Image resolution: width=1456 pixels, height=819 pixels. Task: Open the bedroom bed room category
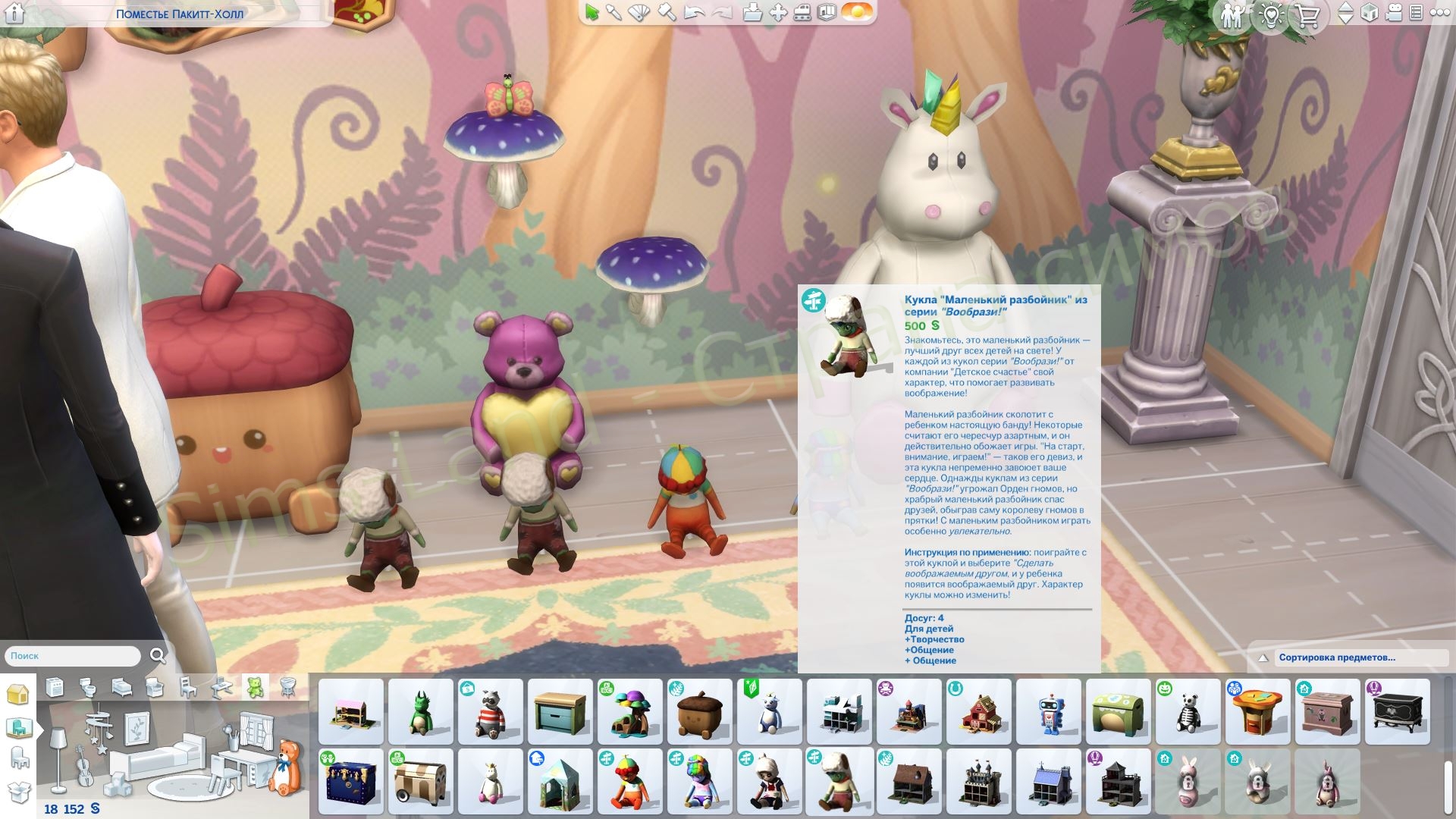point(121,687)
